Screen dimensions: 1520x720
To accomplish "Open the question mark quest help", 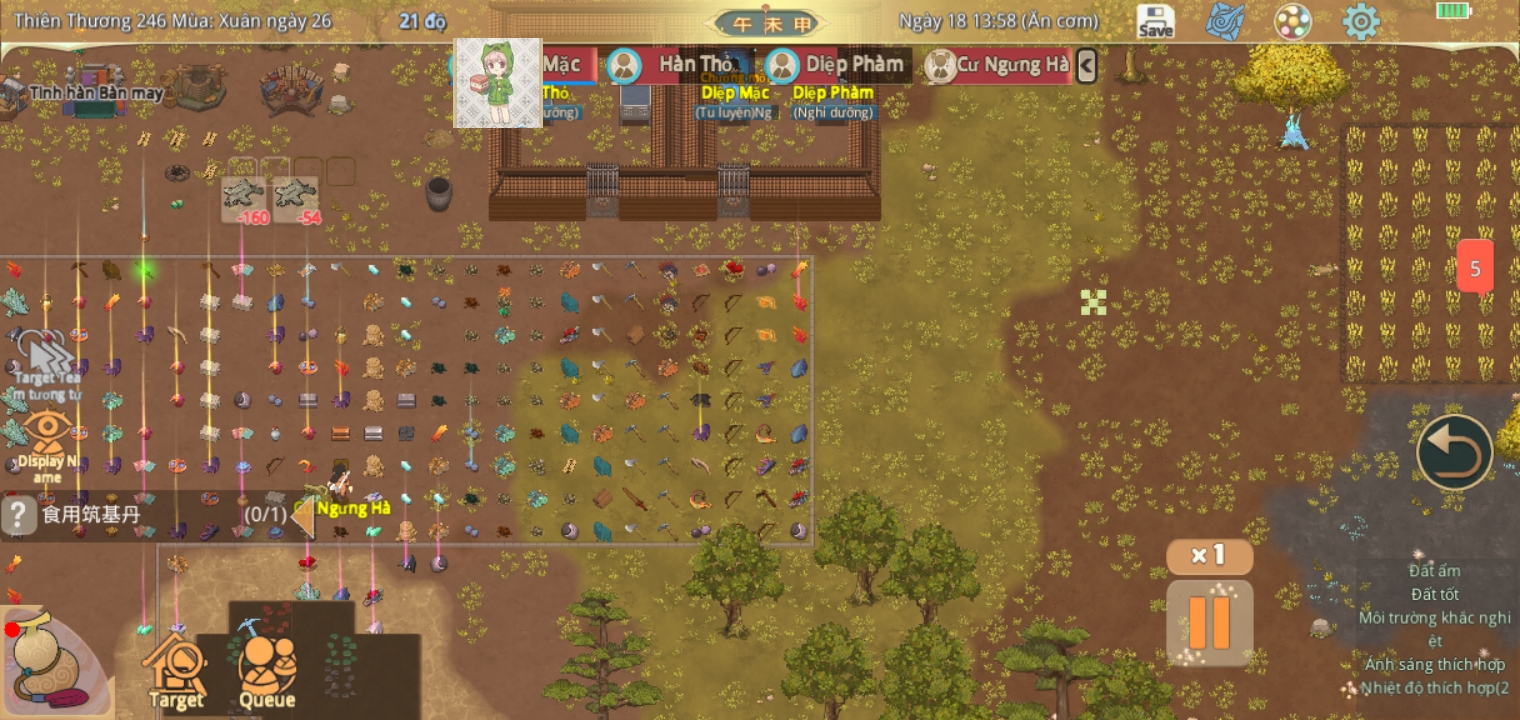I will (18, 515).
